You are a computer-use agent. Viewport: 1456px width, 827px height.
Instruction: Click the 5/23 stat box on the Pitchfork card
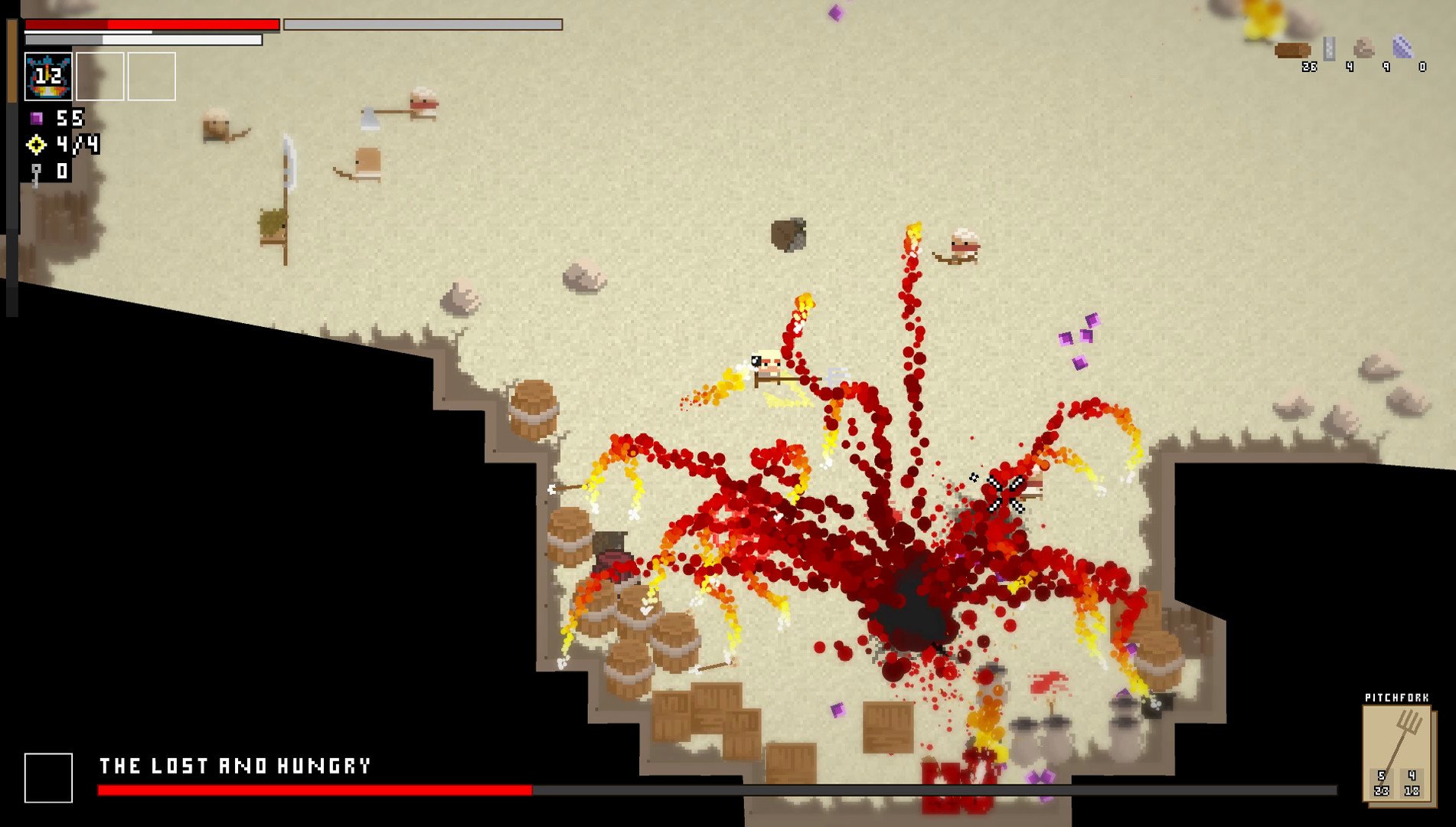(1381, 783)
